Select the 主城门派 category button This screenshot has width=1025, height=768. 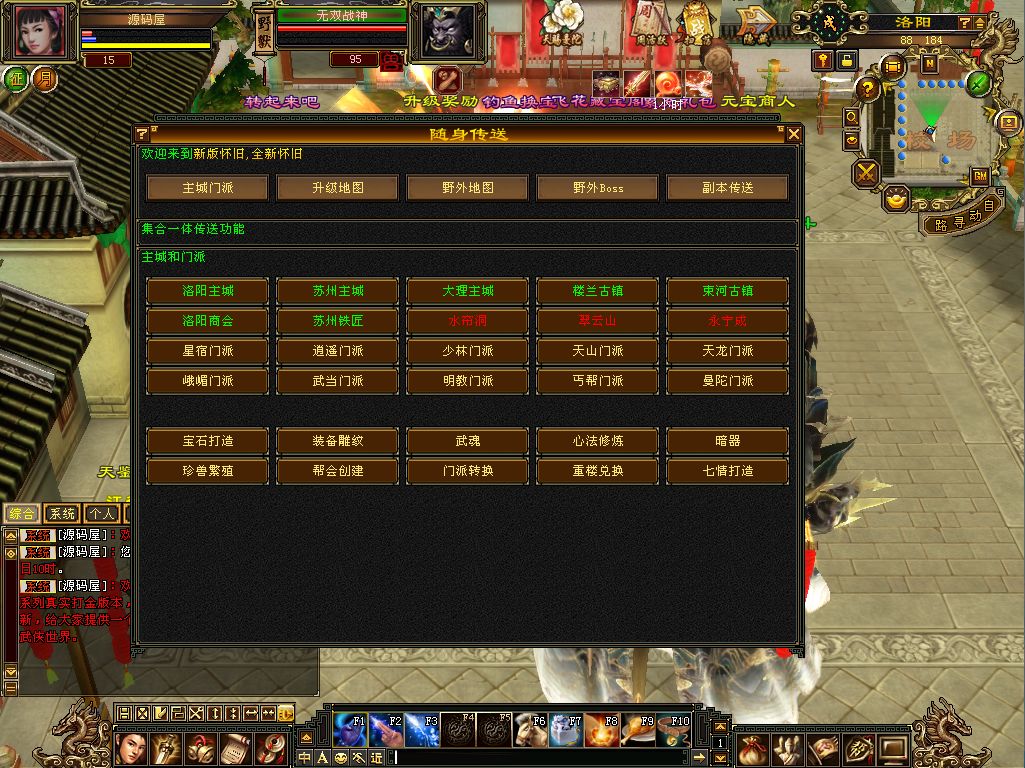point(208,188)
